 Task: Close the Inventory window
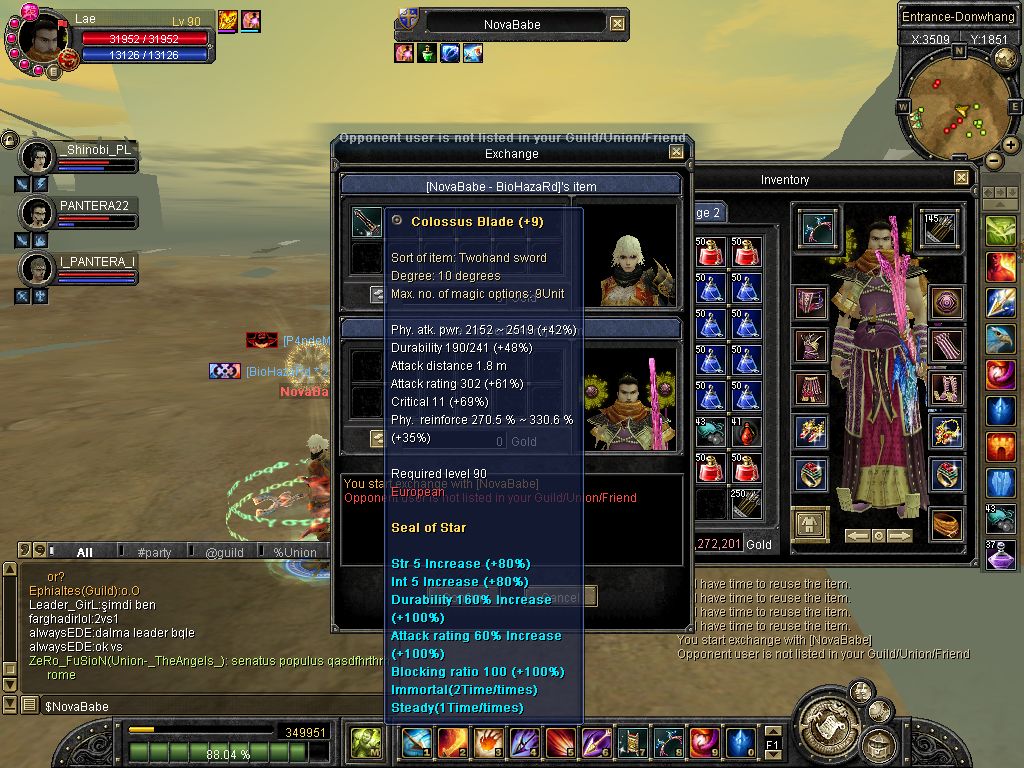(x=961, y=178)
